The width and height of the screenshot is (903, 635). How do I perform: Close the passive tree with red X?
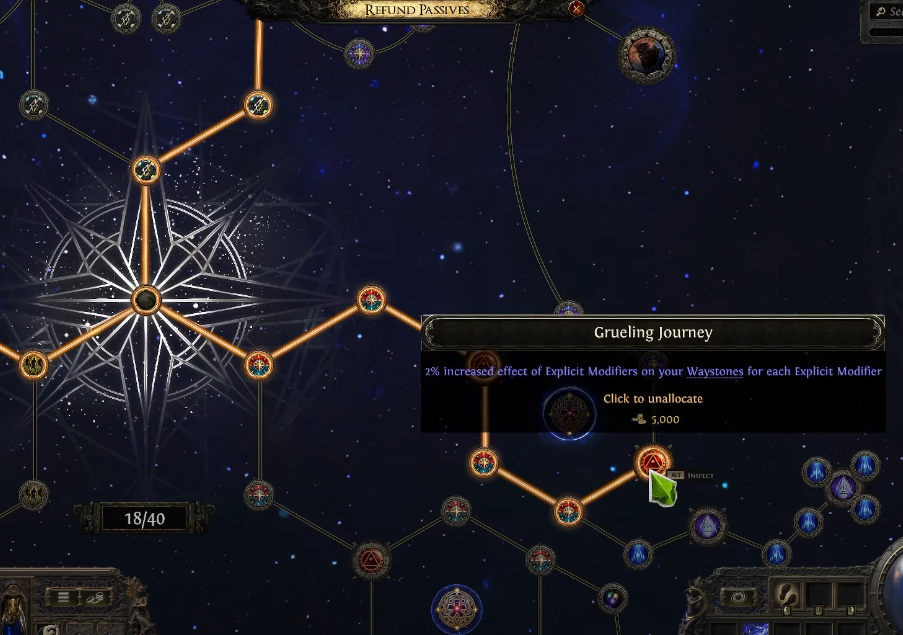pos(576,9)
